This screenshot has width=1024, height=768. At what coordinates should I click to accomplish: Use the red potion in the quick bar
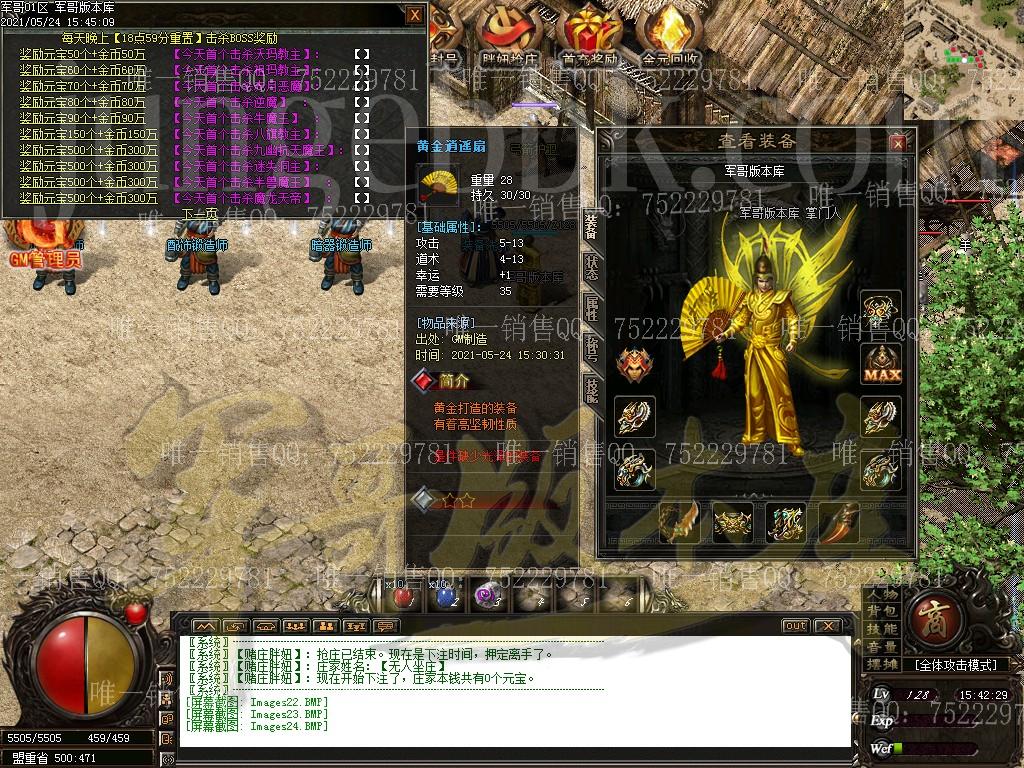[404, 596]
